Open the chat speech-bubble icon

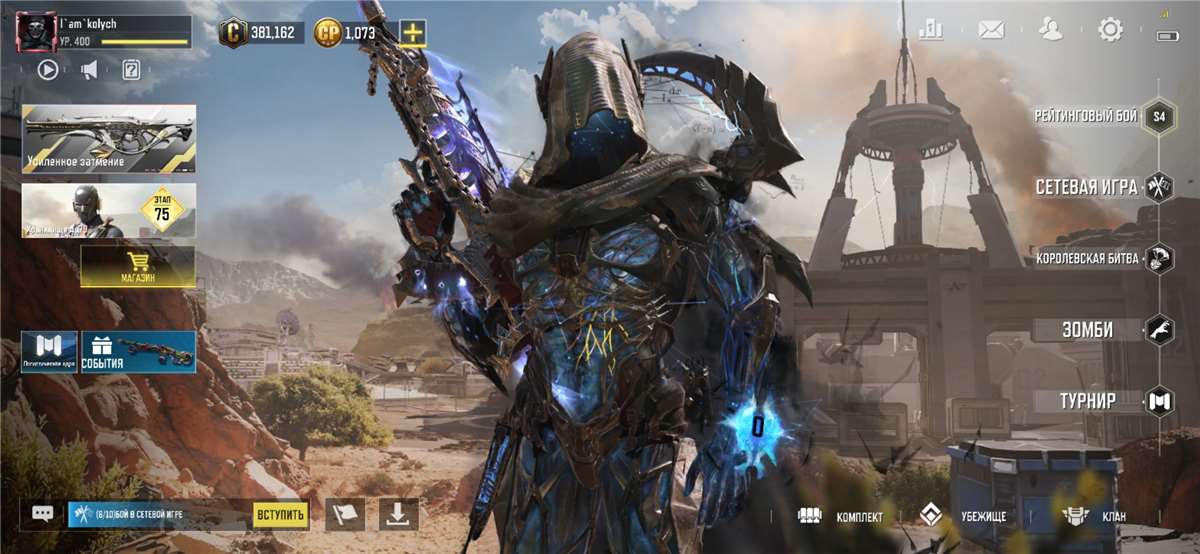pos(42,514)
